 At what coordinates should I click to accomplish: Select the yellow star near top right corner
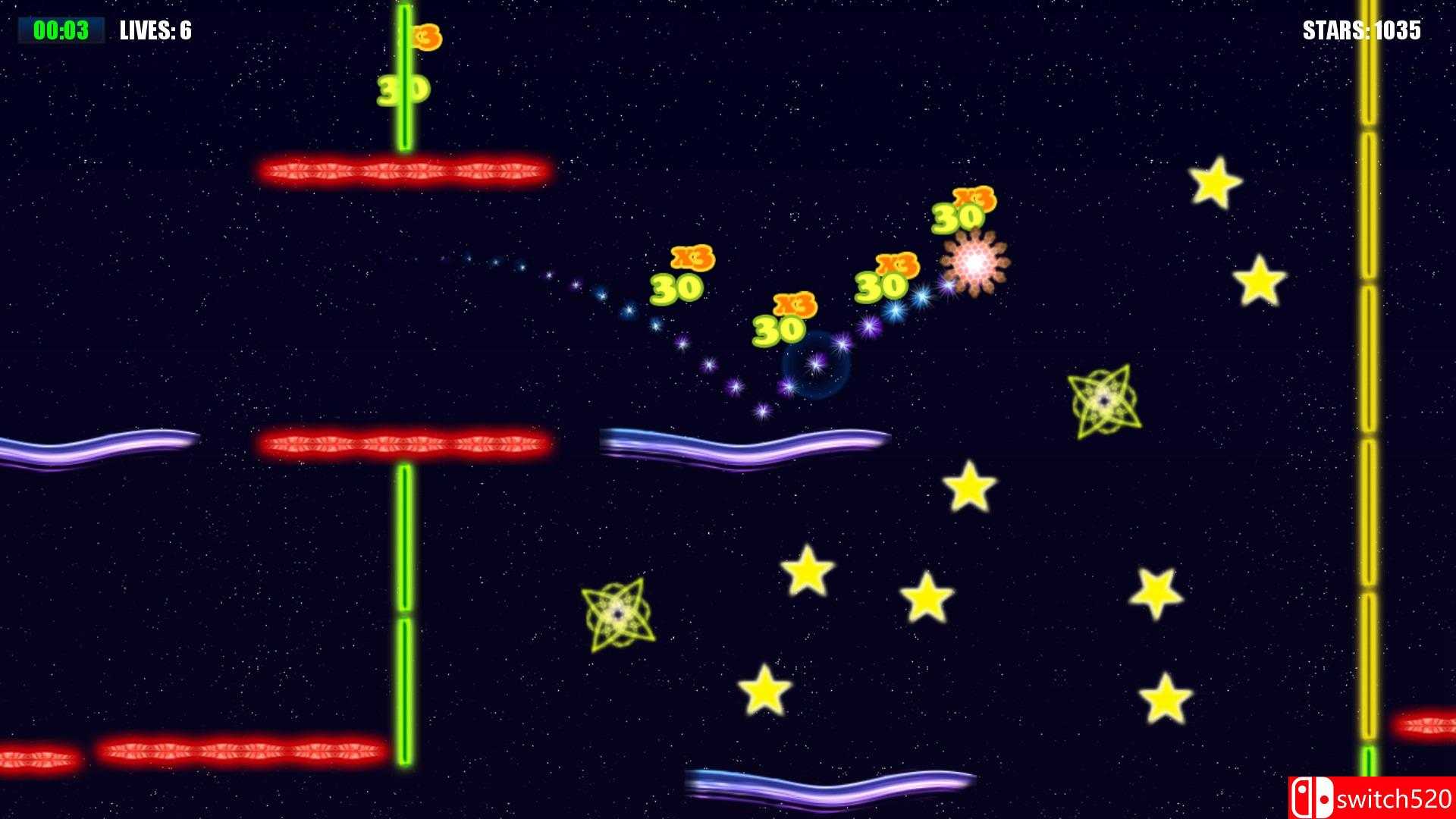click(1217, 182)
